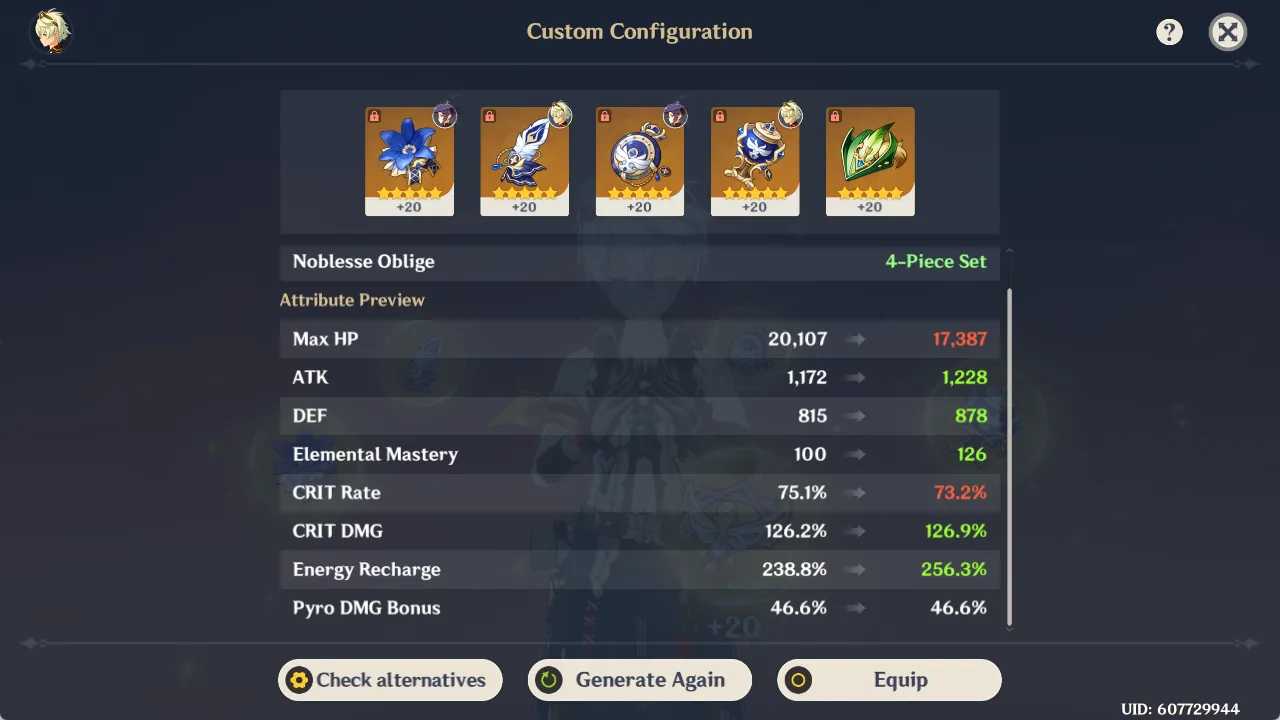Open the help question mark
This screenshot has width=1280, height=720.
1169,31
